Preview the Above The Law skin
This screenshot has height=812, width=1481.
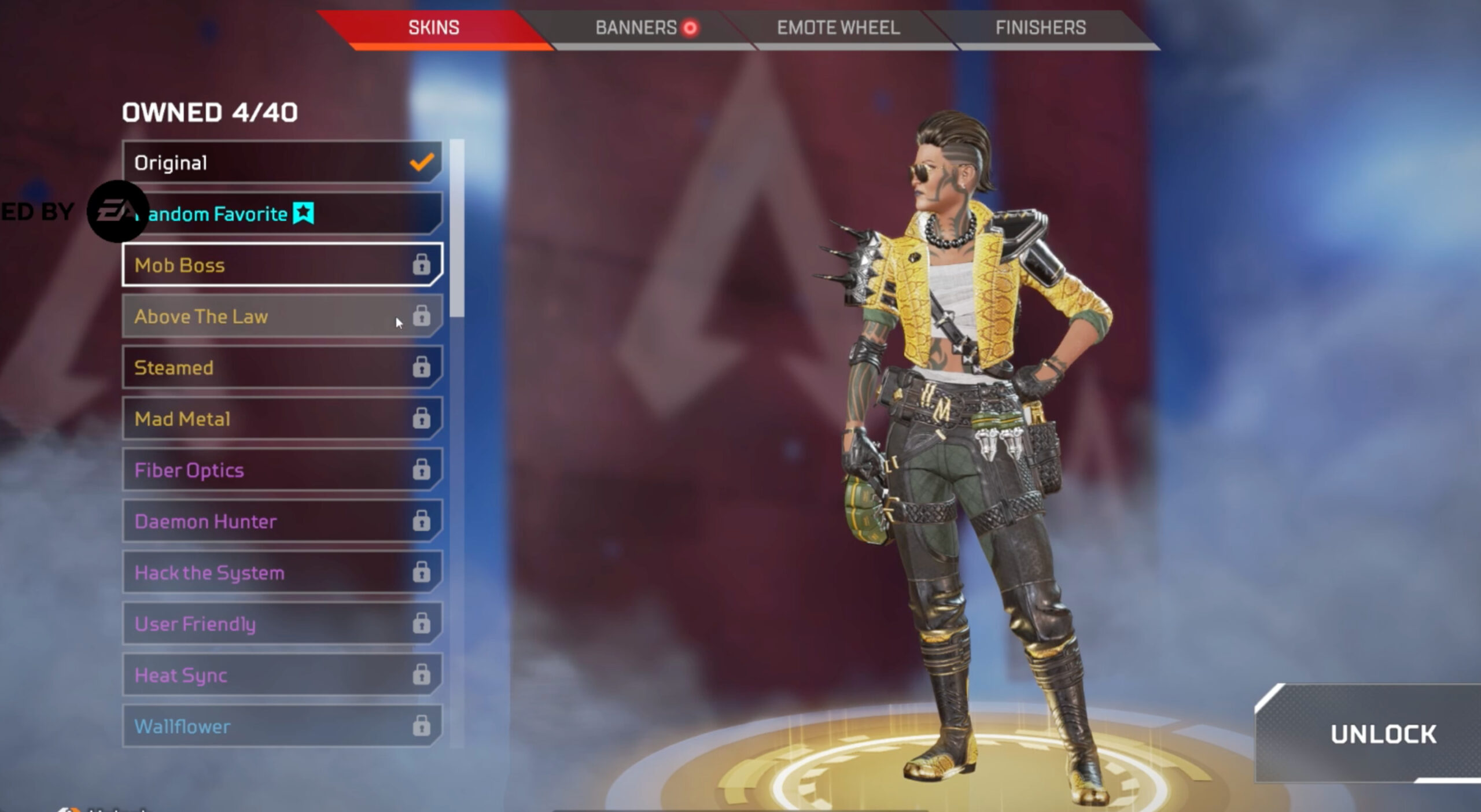pyautogui.click(x=282, y=316)
